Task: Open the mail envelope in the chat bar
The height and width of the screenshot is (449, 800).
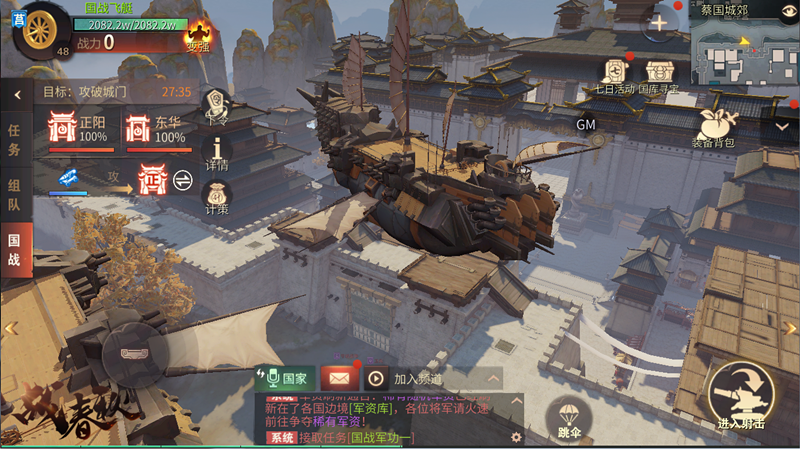Action: 339,378
